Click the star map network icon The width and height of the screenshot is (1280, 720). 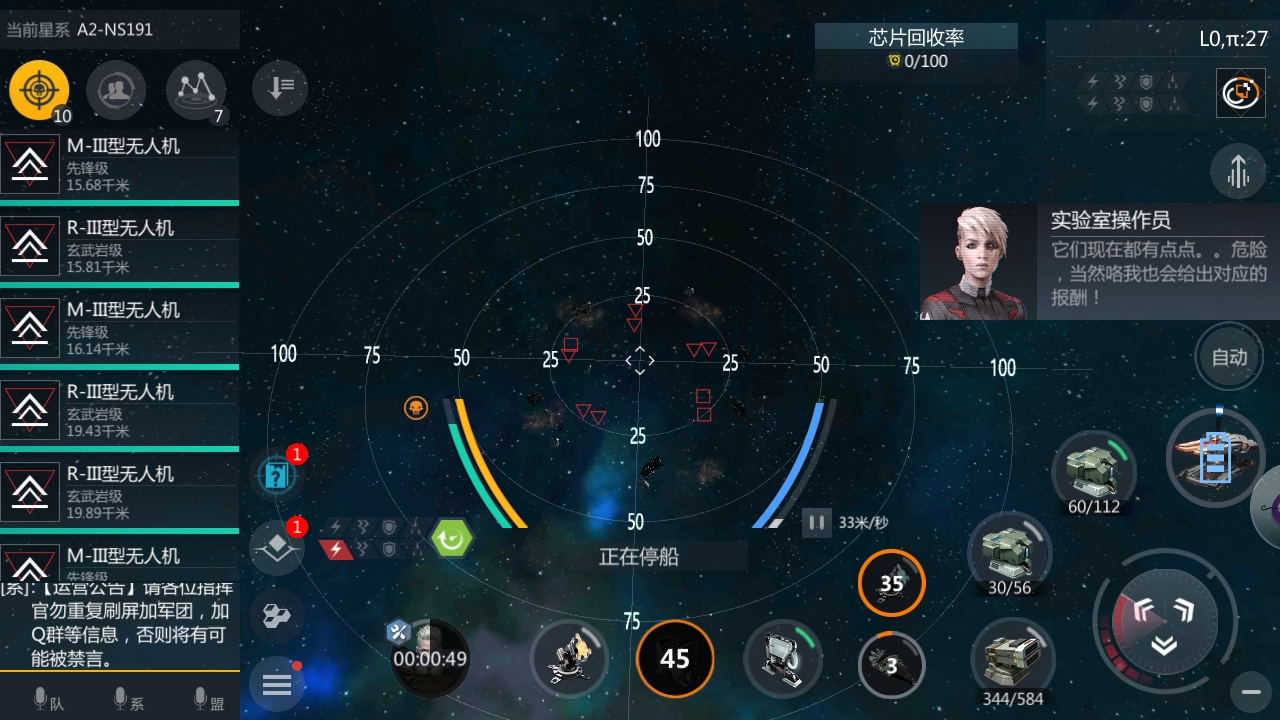pyautogui.click(x=195, y=89)
